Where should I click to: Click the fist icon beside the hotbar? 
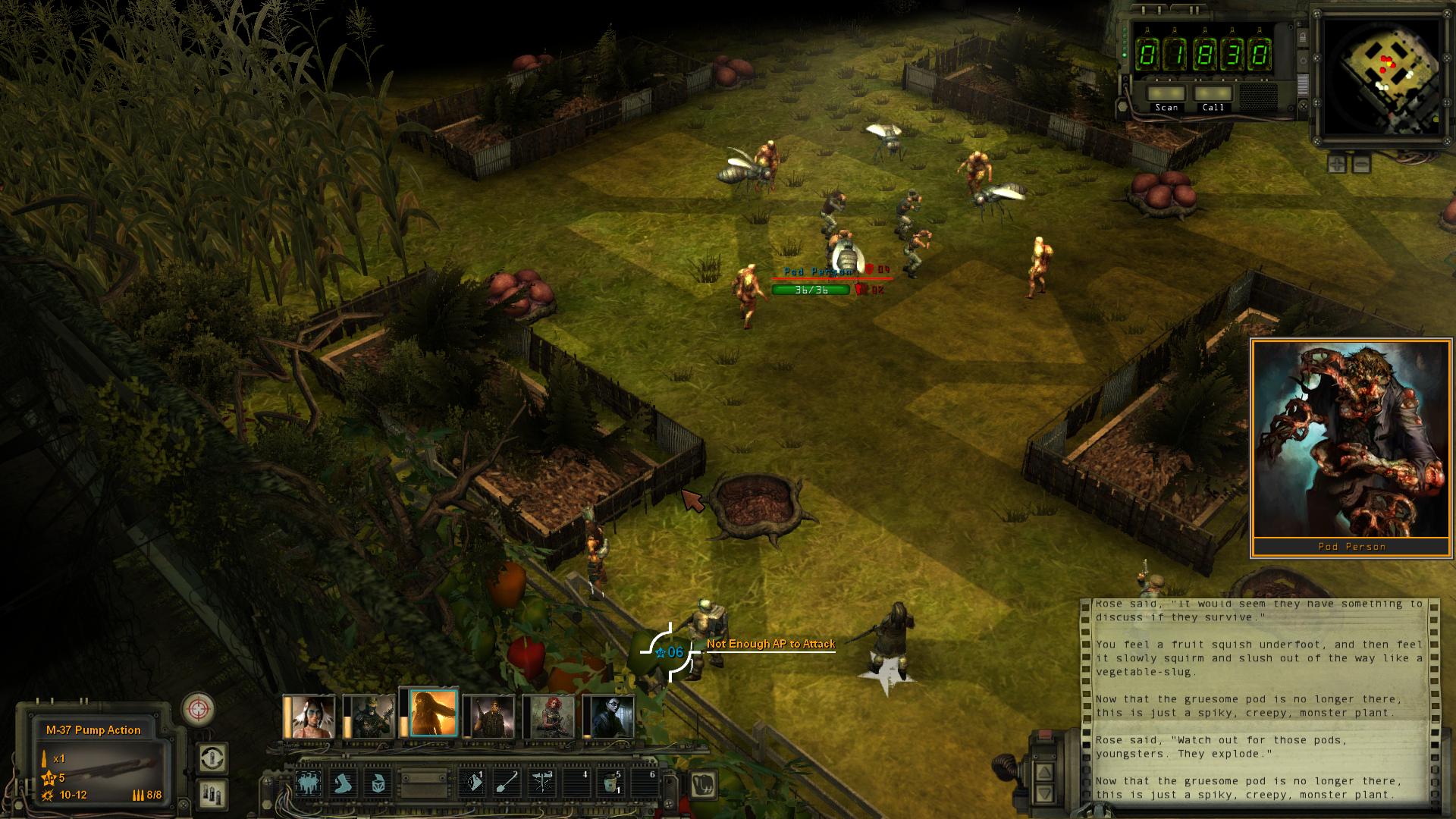(x=704, y=783)
